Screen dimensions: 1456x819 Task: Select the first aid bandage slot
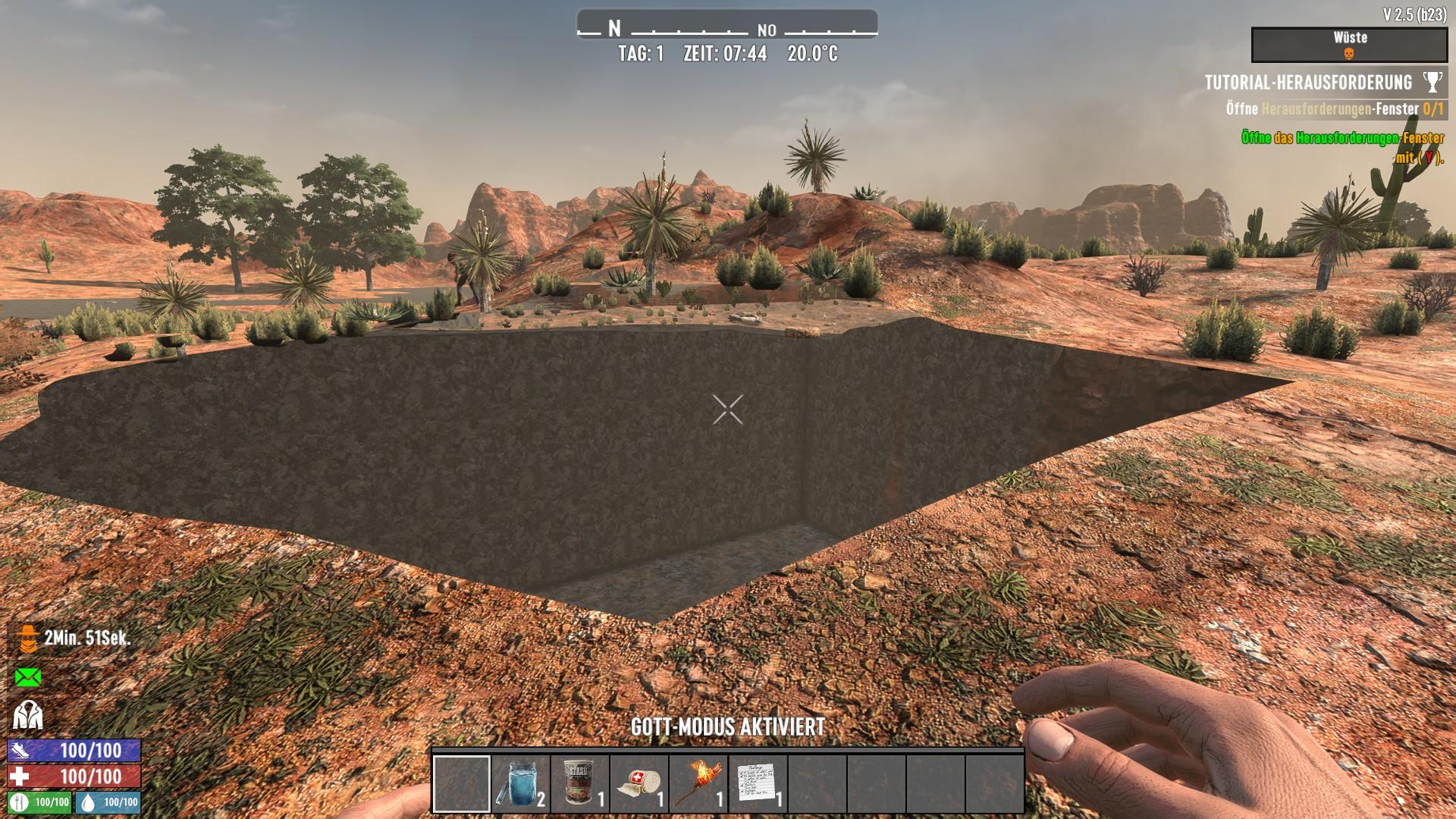click(639, 784)
